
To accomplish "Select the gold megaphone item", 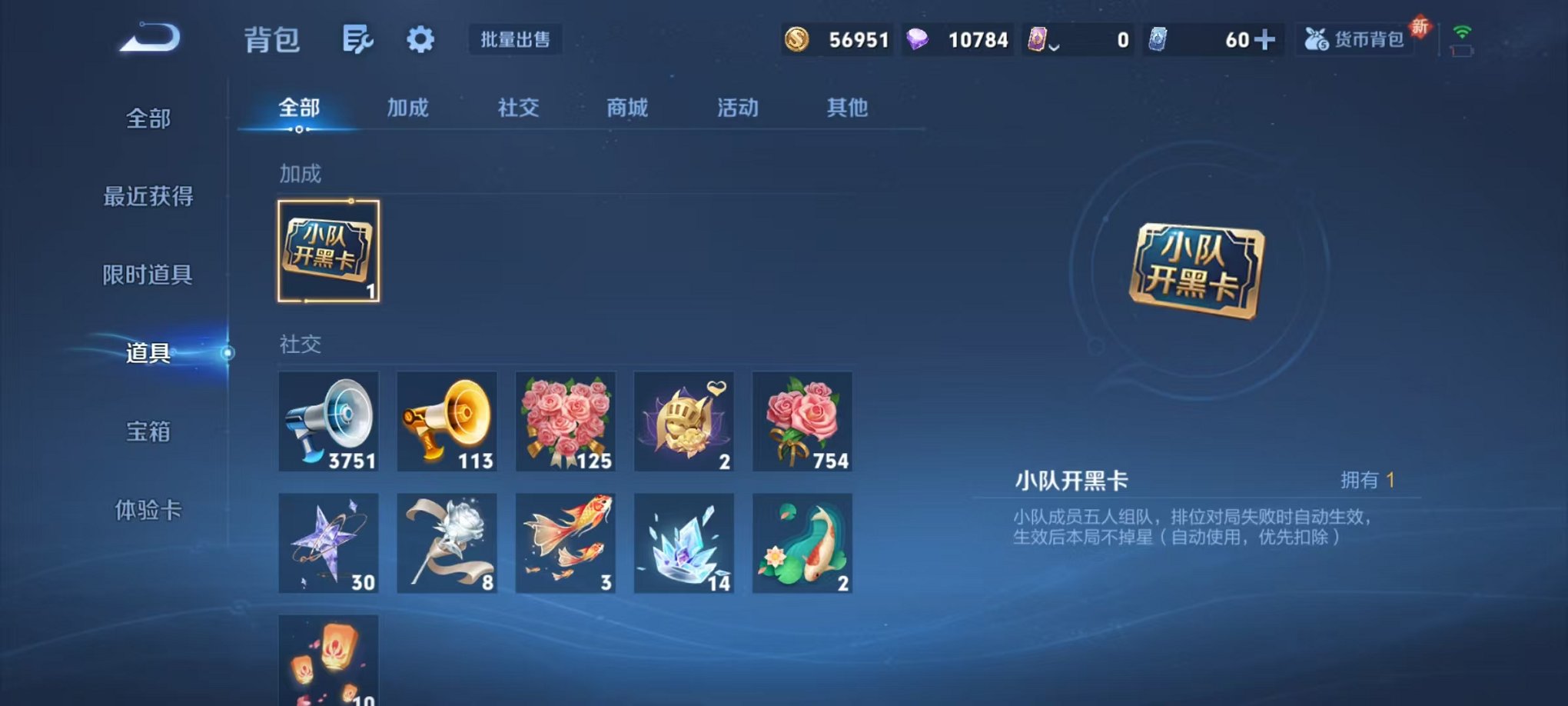I will click(447, 421).
